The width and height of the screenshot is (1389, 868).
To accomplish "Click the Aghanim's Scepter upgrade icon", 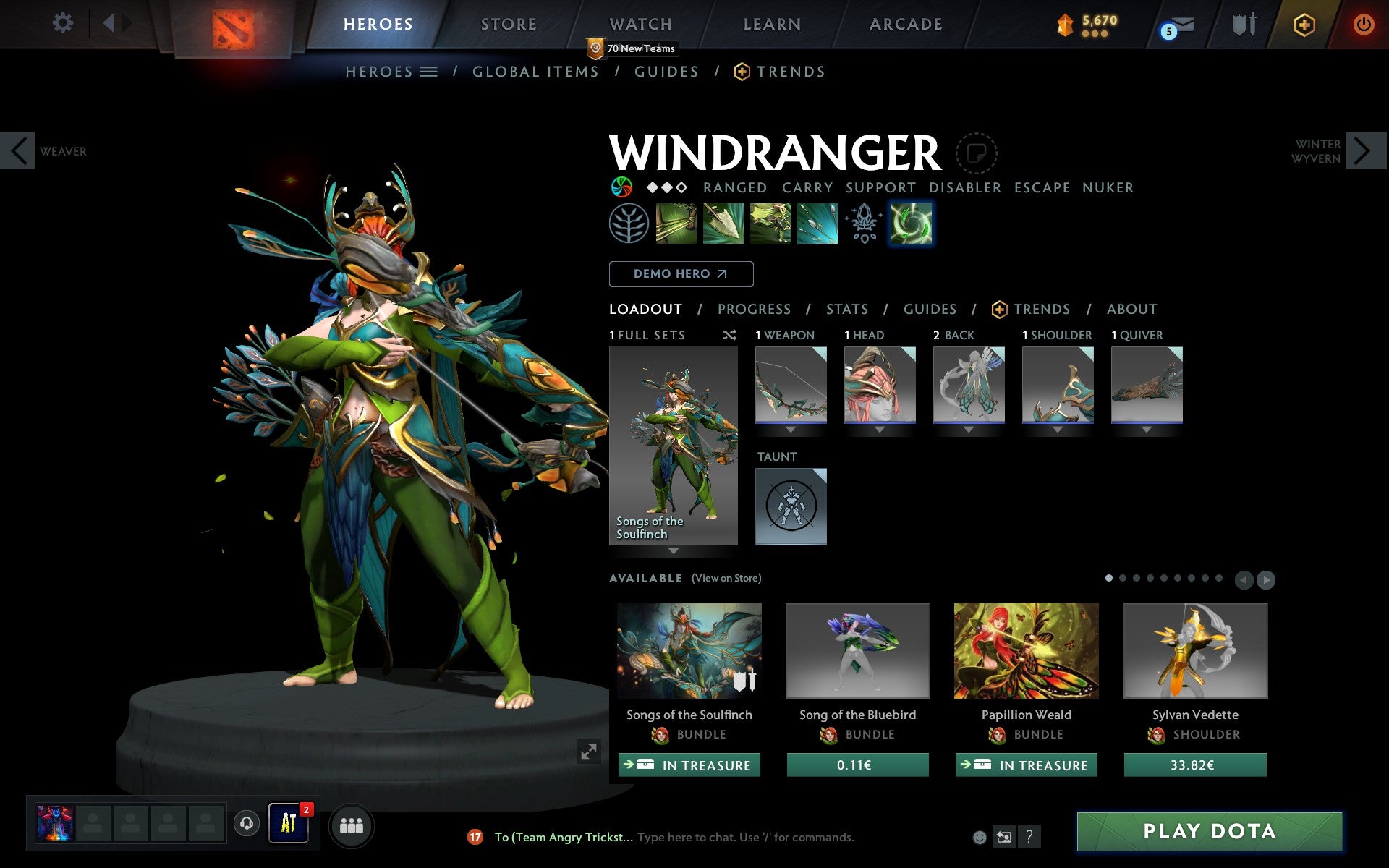I will 863,224.
